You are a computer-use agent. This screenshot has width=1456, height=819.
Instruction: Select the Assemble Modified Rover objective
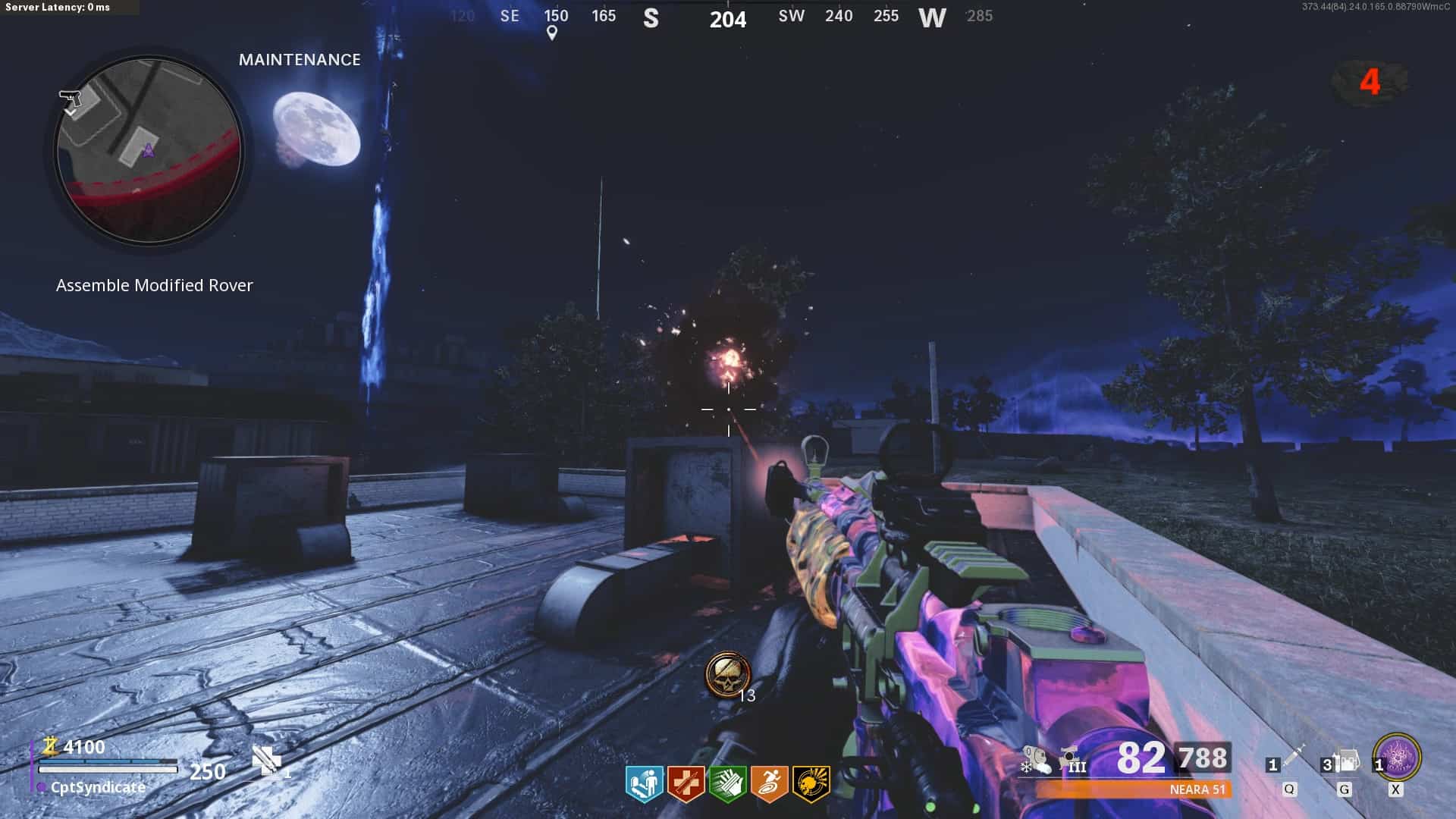point(154,285)
